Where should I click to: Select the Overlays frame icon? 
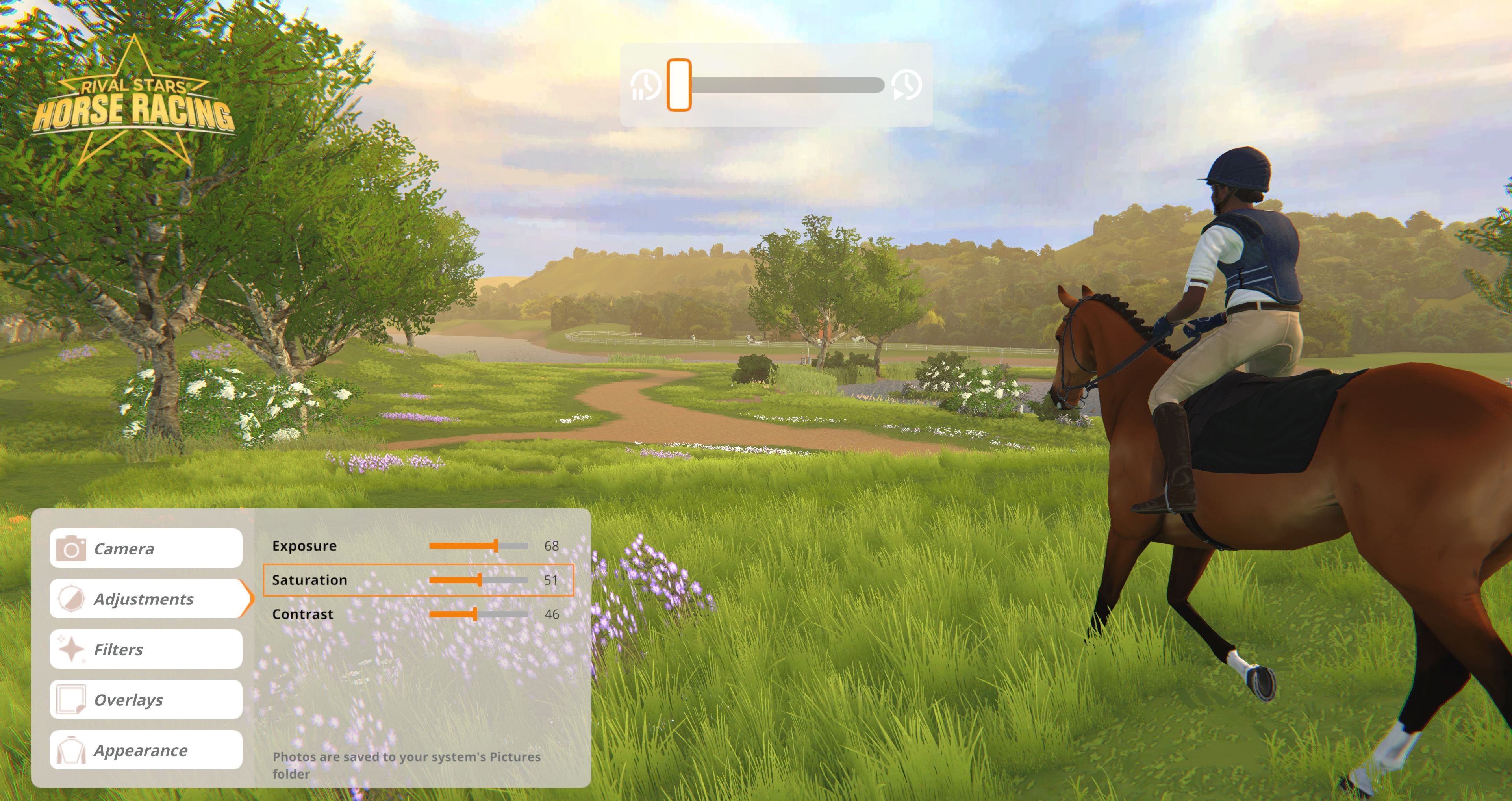pyautogui.click(x=72, y=699)
